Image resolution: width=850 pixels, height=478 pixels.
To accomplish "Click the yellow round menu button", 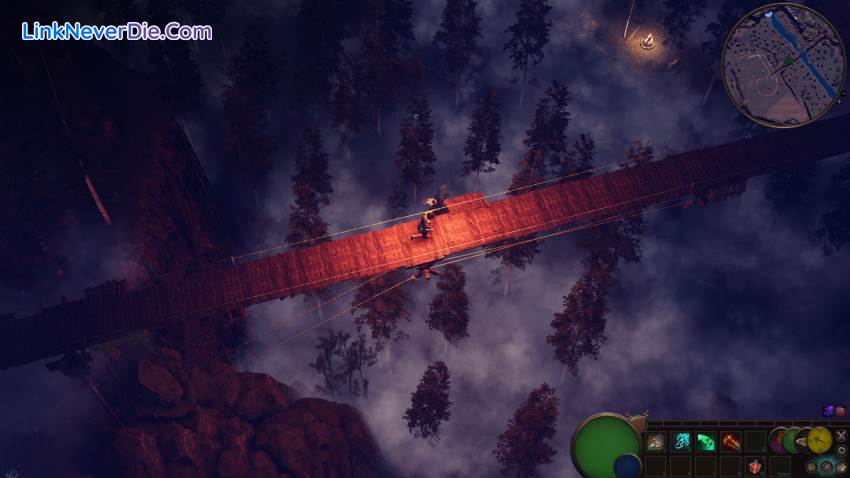I will (819, 440).
